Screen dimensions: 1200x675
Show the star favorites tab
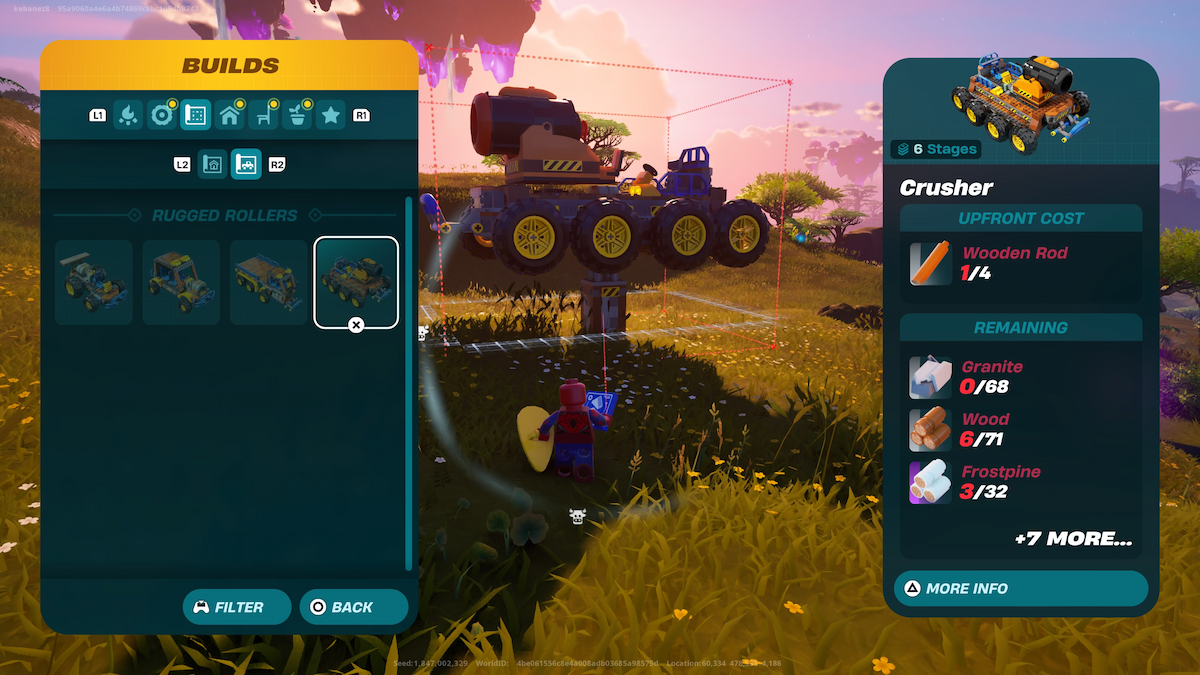click(x=331, y=116)
